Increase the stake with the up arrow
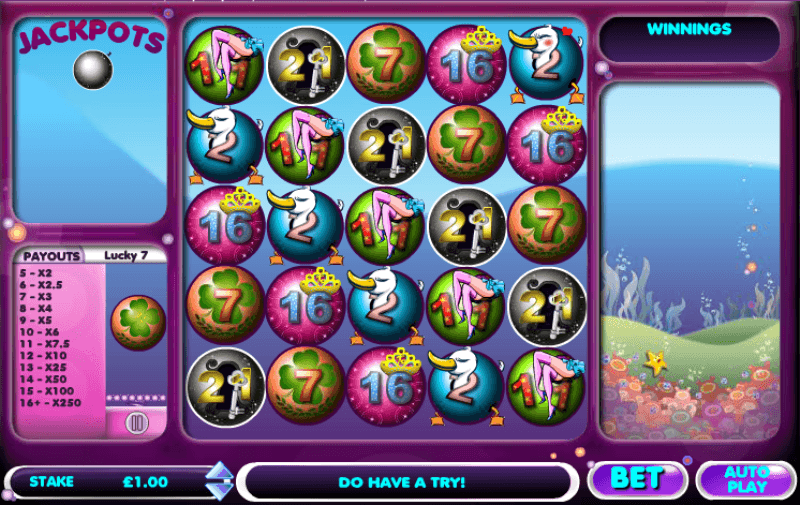 218,471
